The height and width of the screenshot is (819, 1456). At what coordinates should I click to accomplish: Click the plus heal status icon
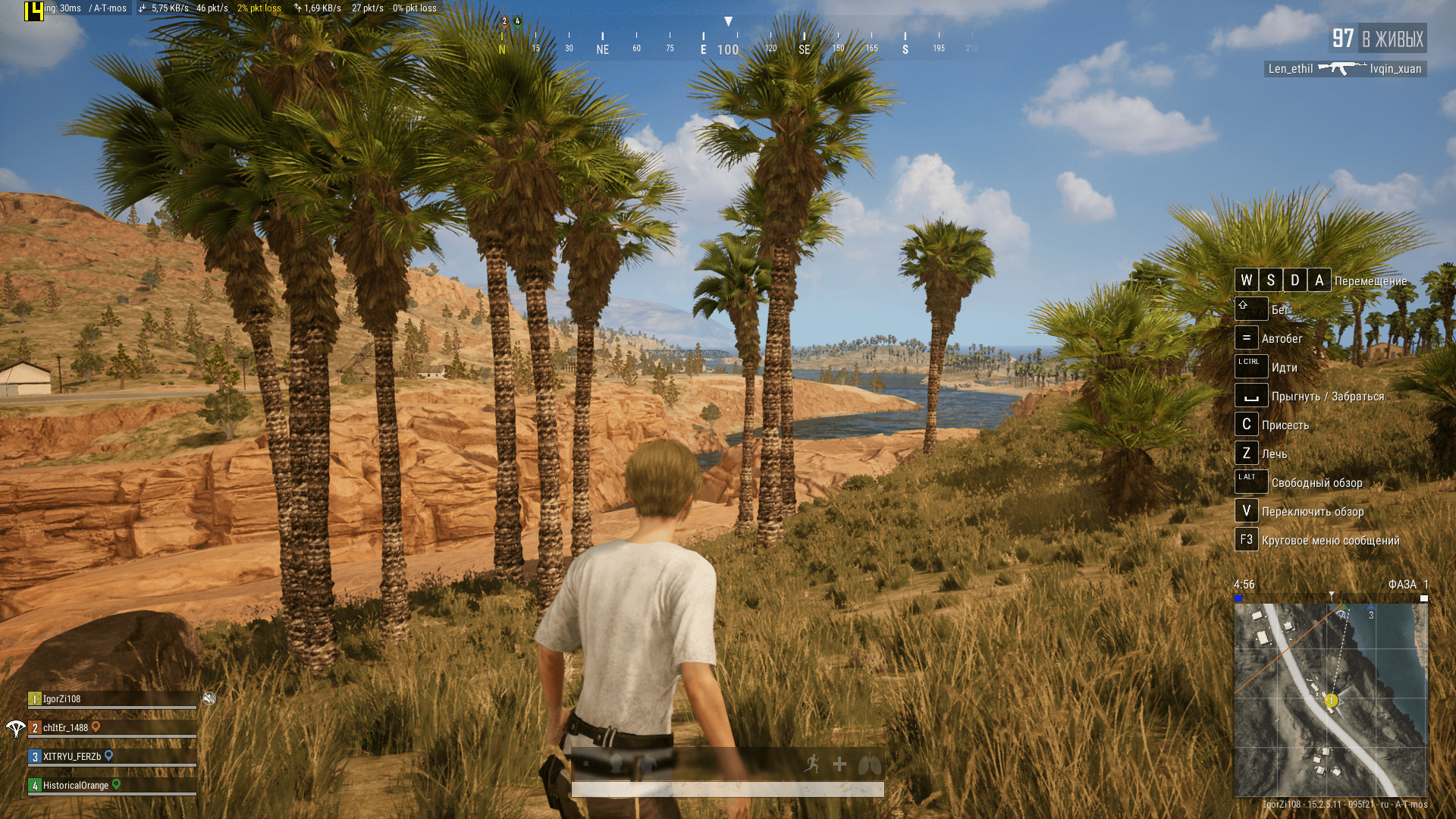click(839, 764)
